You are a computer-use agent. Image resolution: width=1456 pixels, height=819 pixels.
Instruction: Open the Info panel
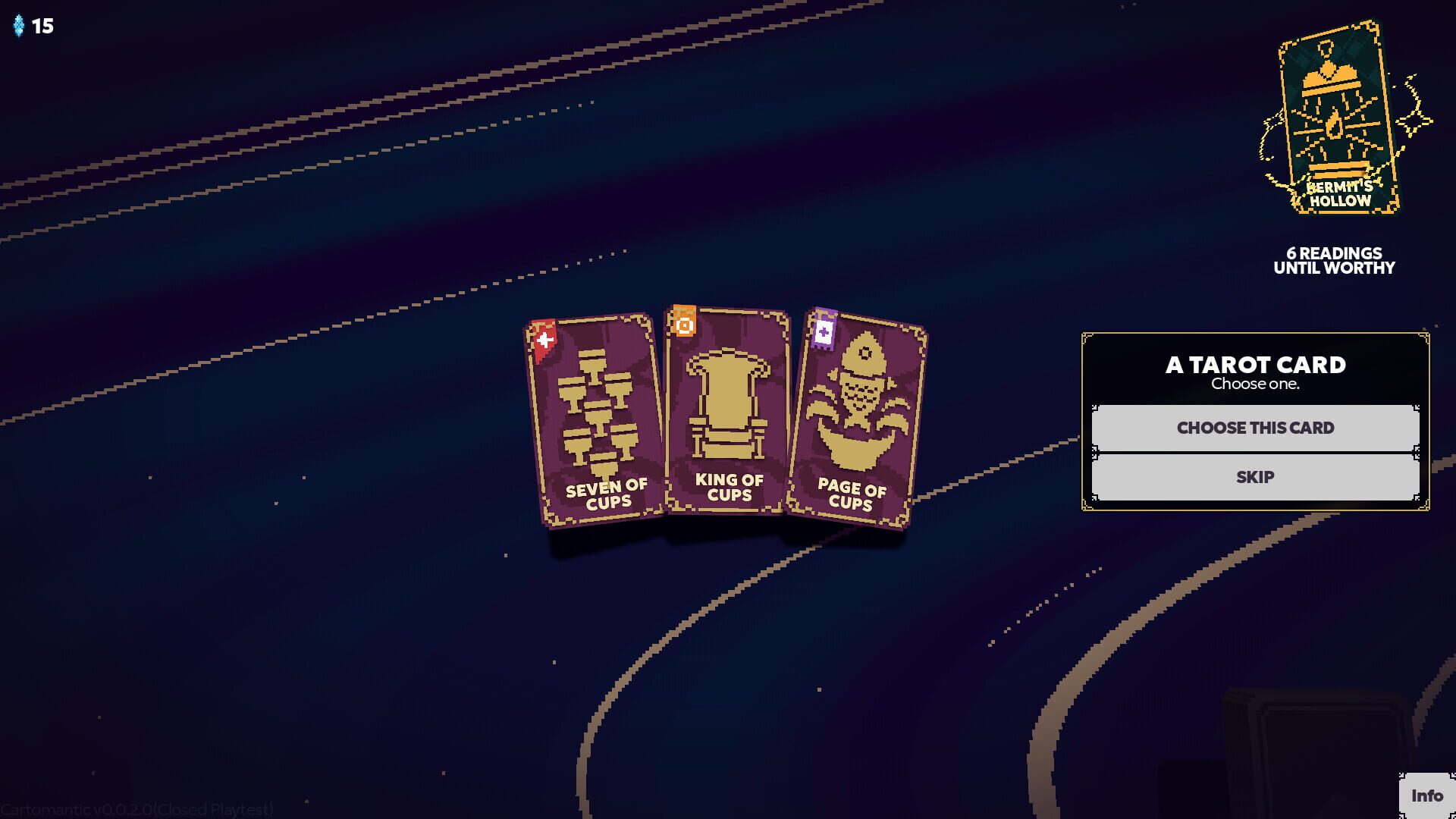pos(1427,796)
